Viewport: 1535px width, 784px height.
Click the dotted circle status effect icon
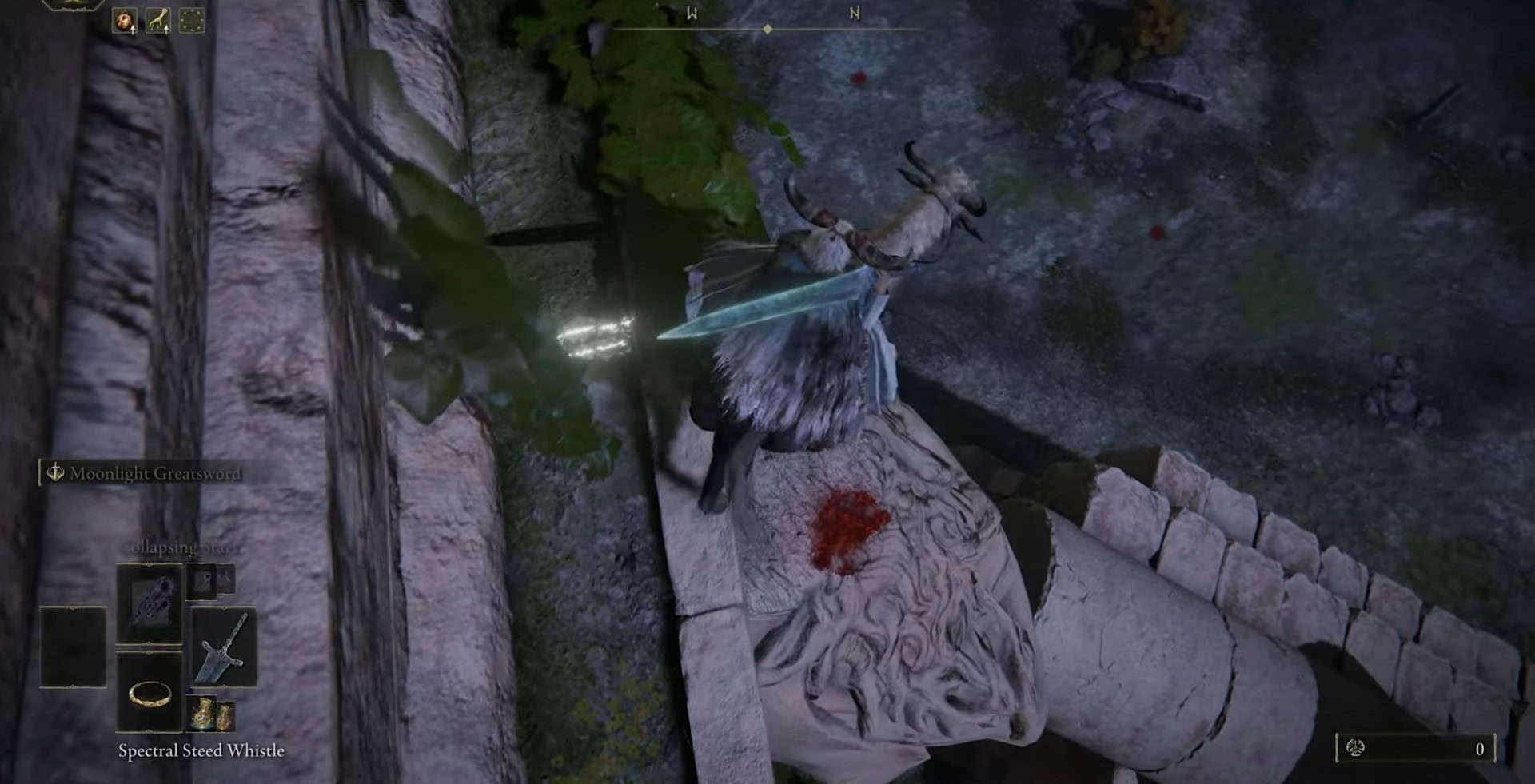coord(192,21)
